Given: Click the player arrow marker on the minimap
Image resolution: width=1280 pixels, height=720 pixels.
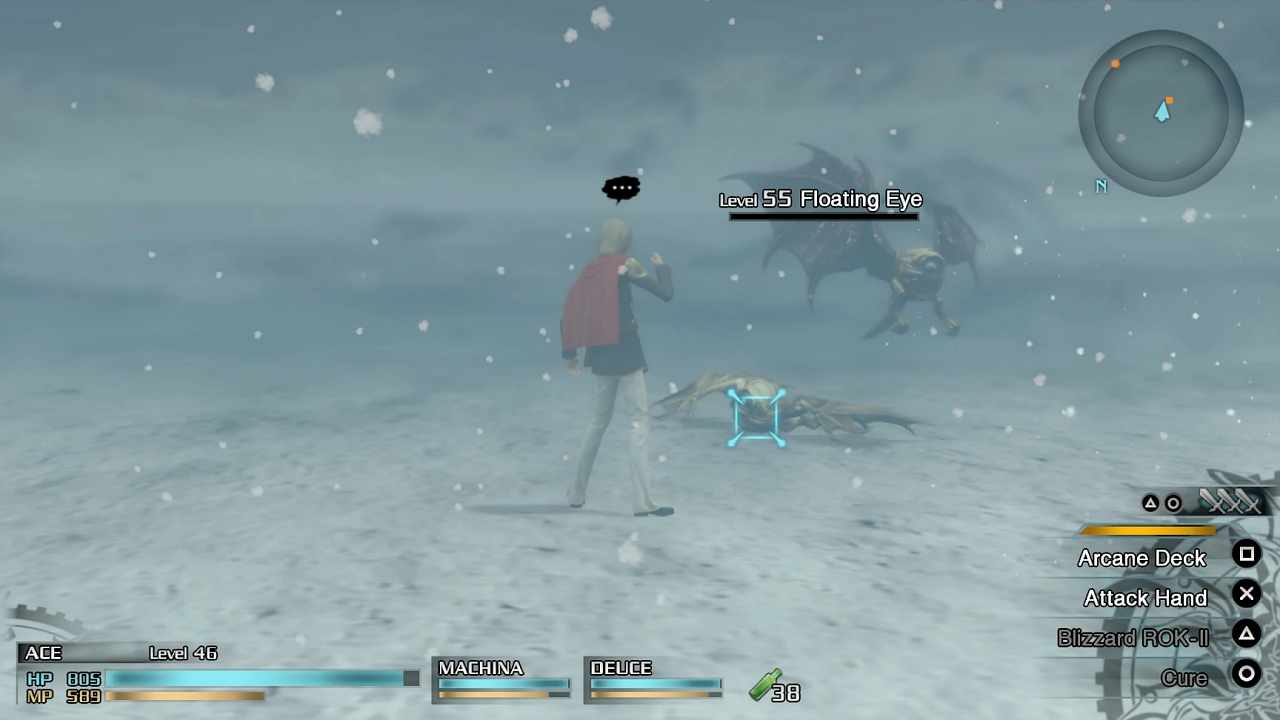Looking at the screenshot, I should pos(1162,112).
